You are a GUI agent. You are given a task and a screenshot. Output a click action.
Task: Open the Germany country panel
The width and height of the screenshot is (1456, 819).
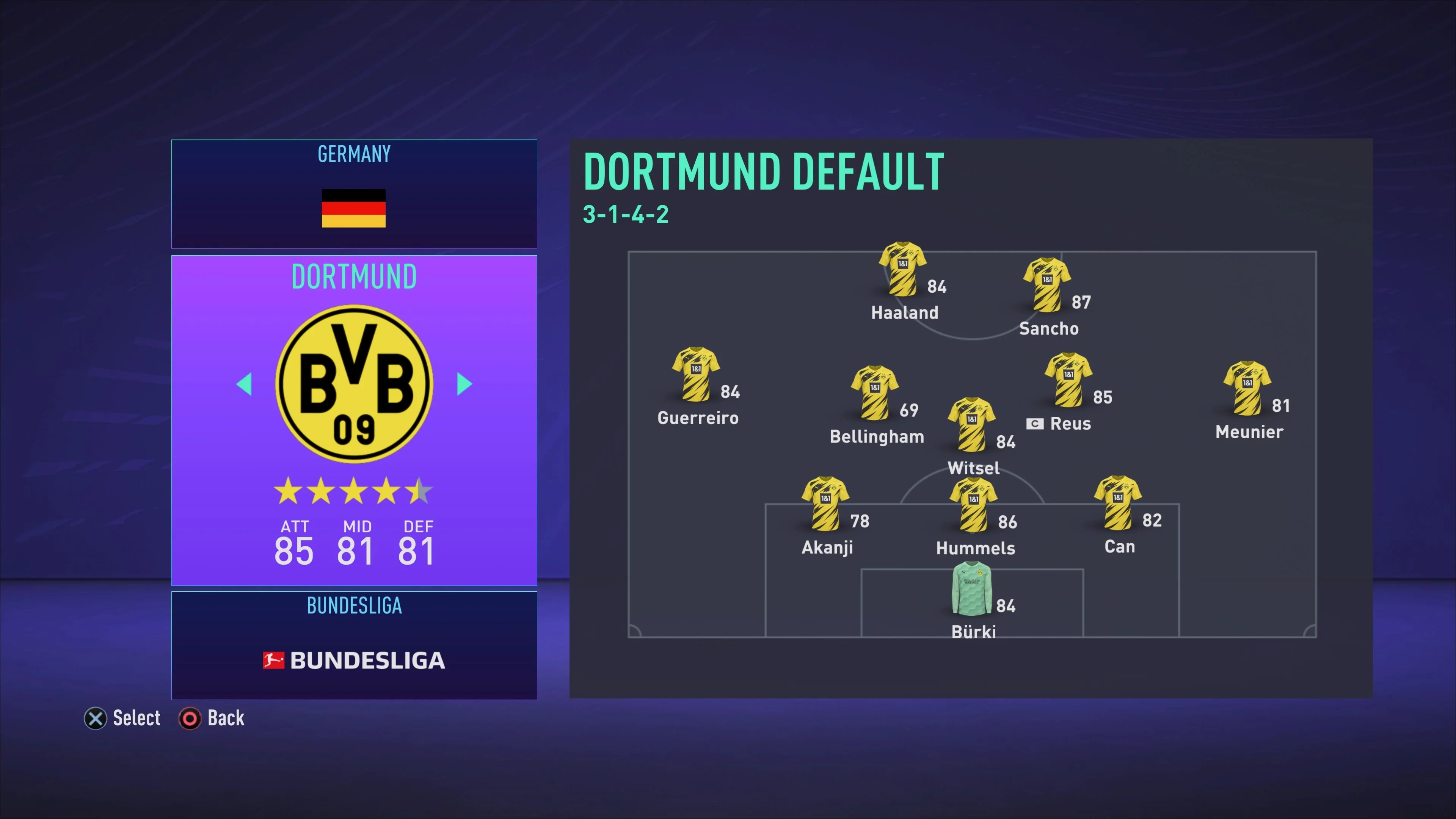point(353,194)
